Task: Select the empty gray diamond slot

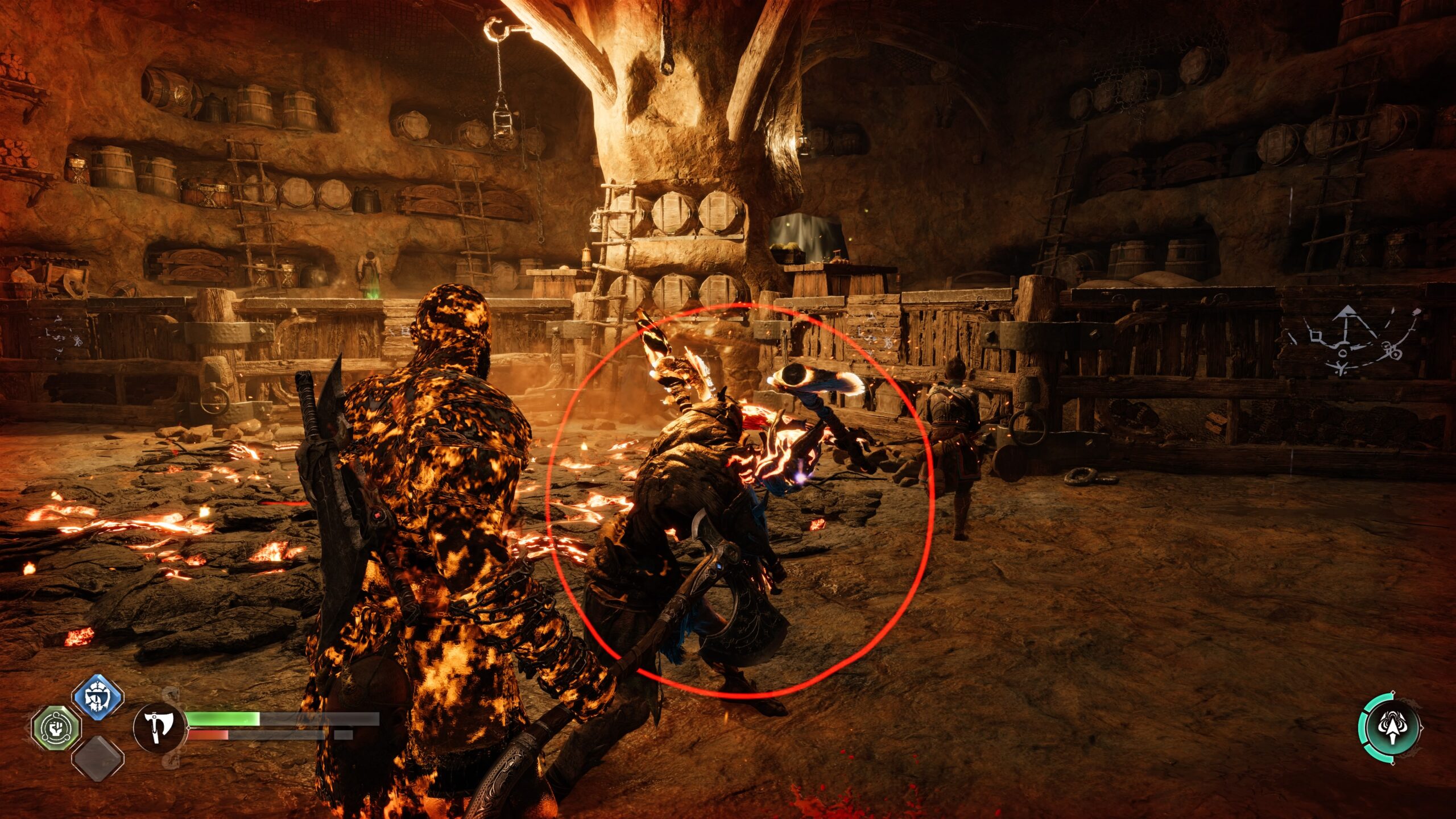Action: point(98,759)
